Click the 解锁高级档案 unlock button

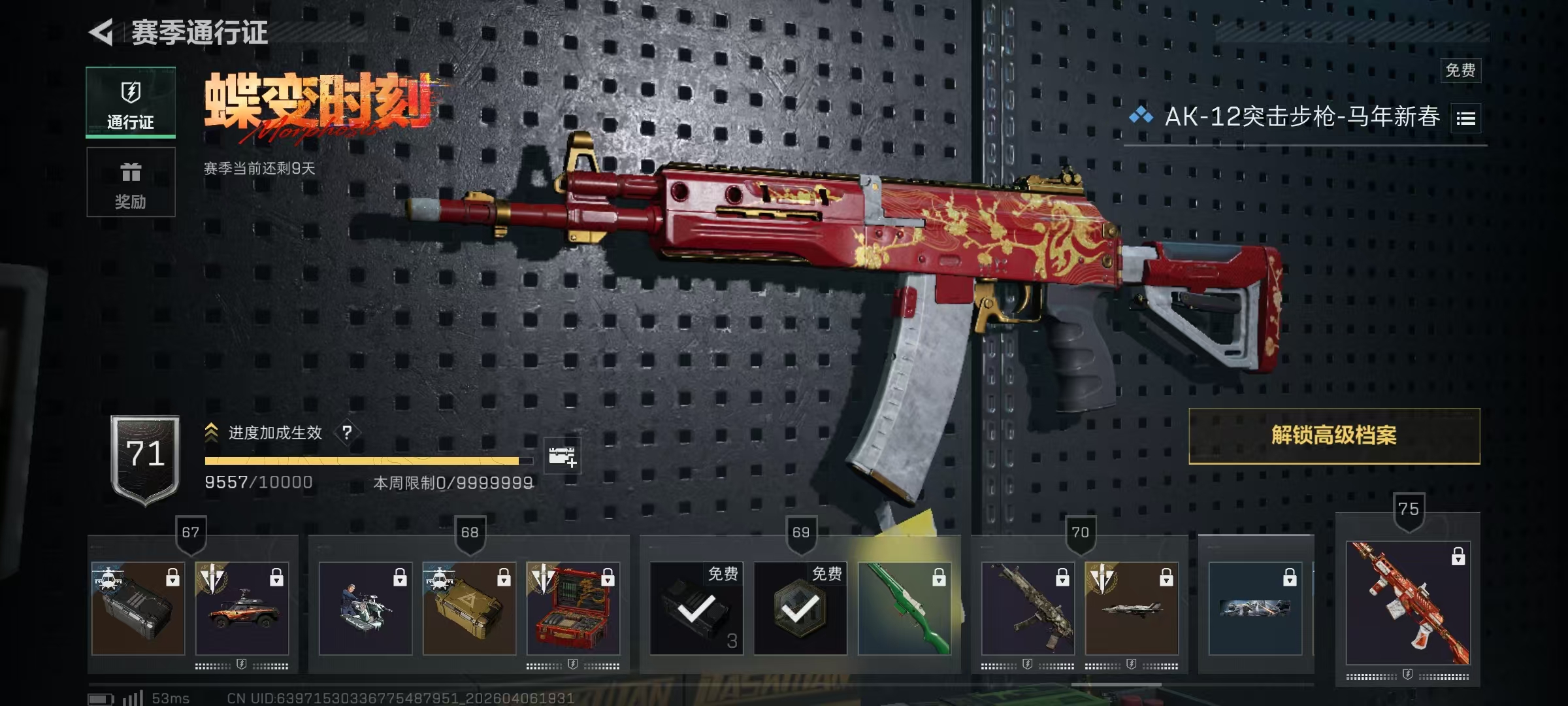[1333, 436]
